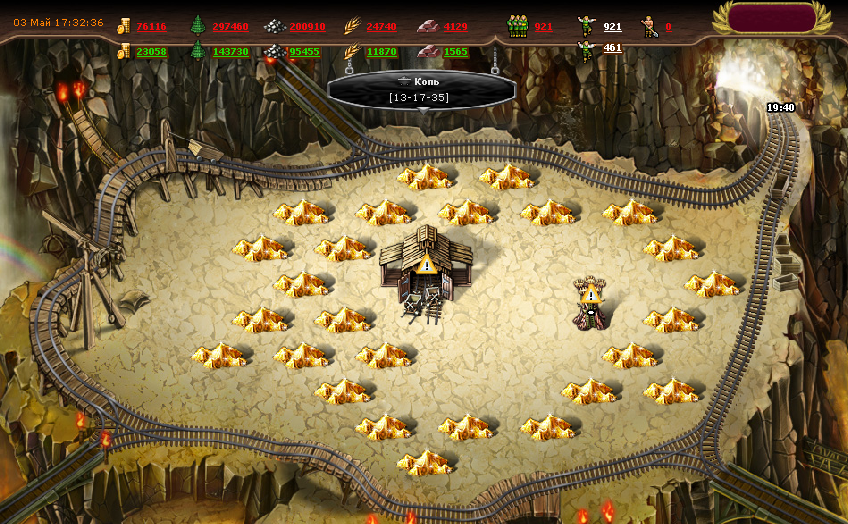The height and width of the screenshot is (524, 848).
Task: Click the warning marker on the tower
Action: [x=590, y=293]
